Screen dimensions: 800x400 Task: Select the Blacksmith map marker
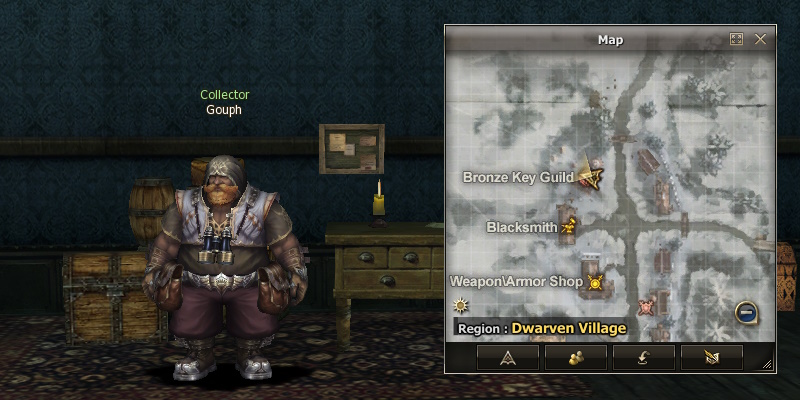570,226
